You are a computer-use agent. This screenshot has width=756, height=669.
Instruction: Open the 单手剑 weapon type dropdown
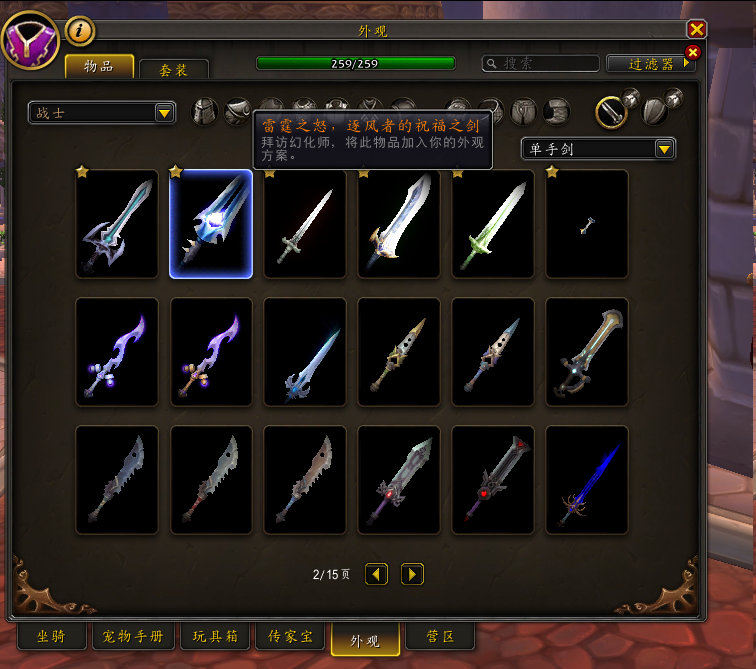[598, 149]
